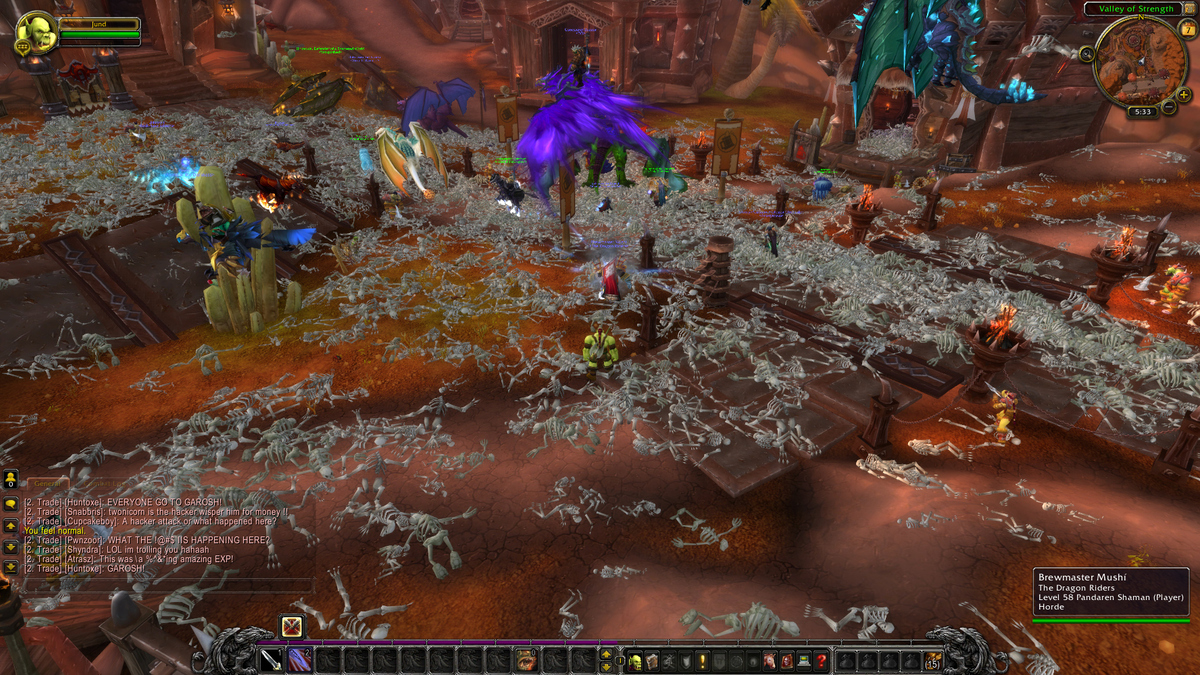Open the red question mark help button
Image resolution: width=1200 pixels, height=675 pixels.
click(820, 660)
